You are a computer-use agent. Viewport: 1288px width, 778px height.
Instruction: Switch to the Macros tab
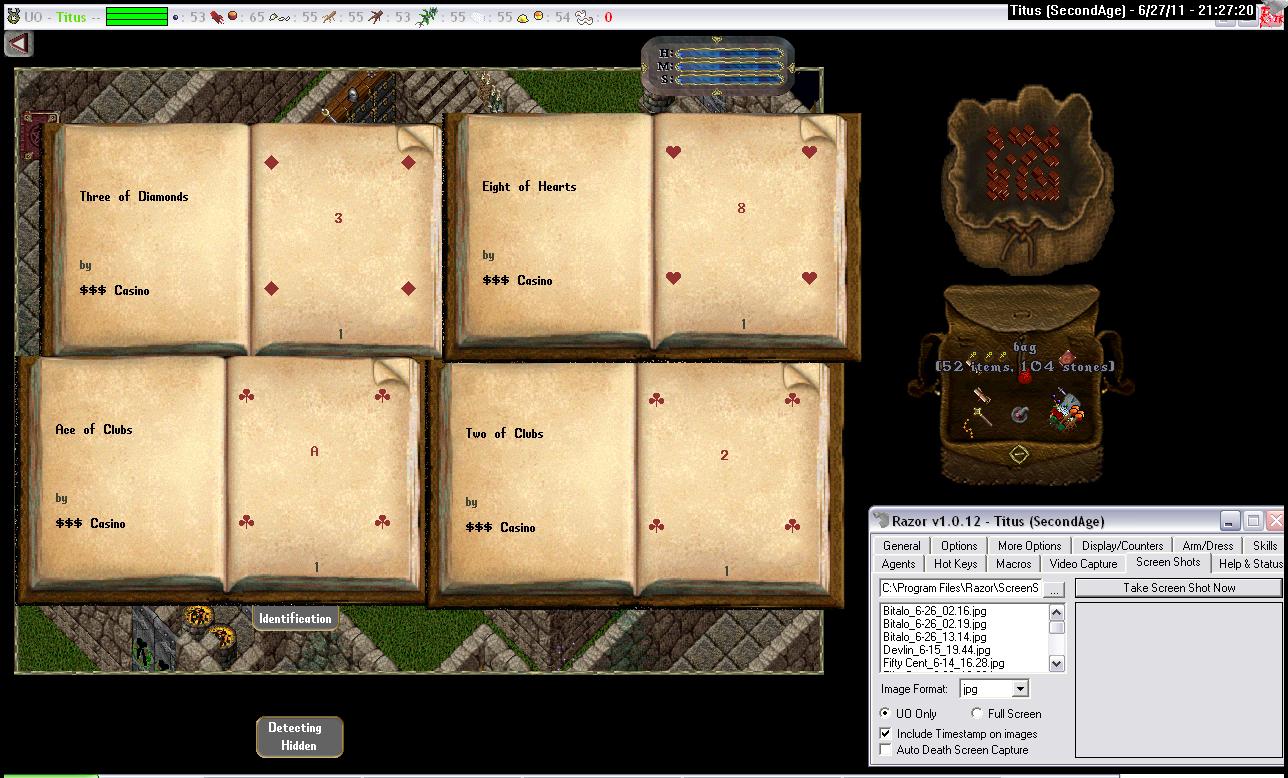coord(1013,564)
